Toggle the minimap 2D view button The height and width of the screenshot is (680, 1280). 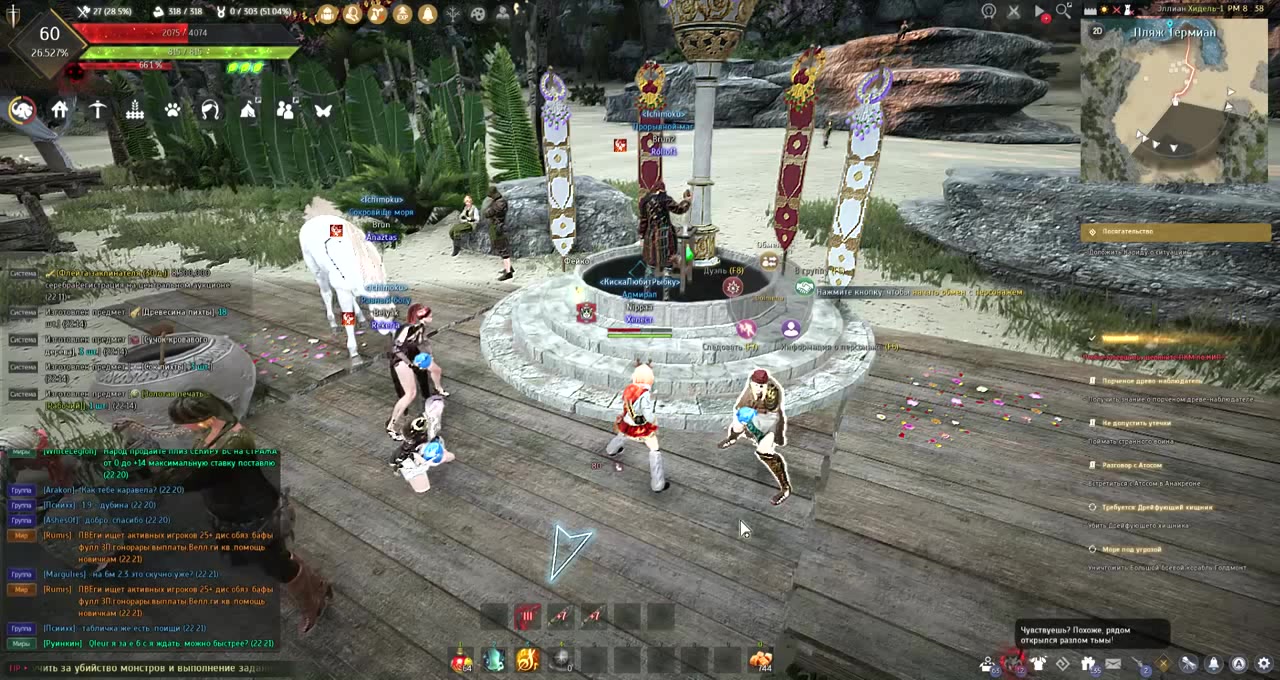[x=1097, y=31]
